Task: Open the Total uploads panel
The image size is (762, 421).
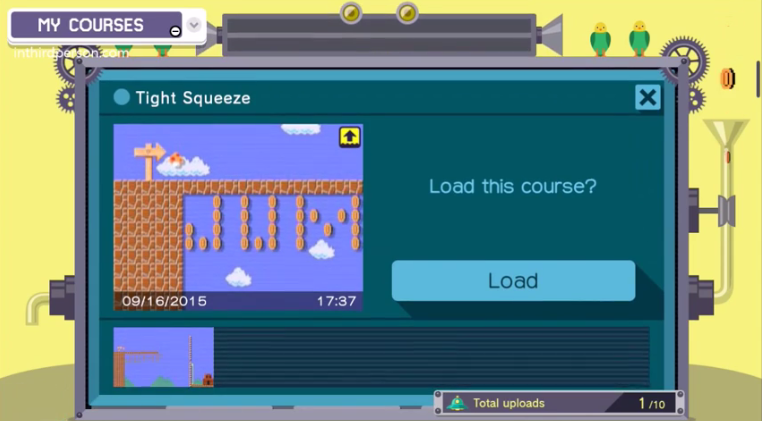Action: pyautogui.click(x=558, y=403)
